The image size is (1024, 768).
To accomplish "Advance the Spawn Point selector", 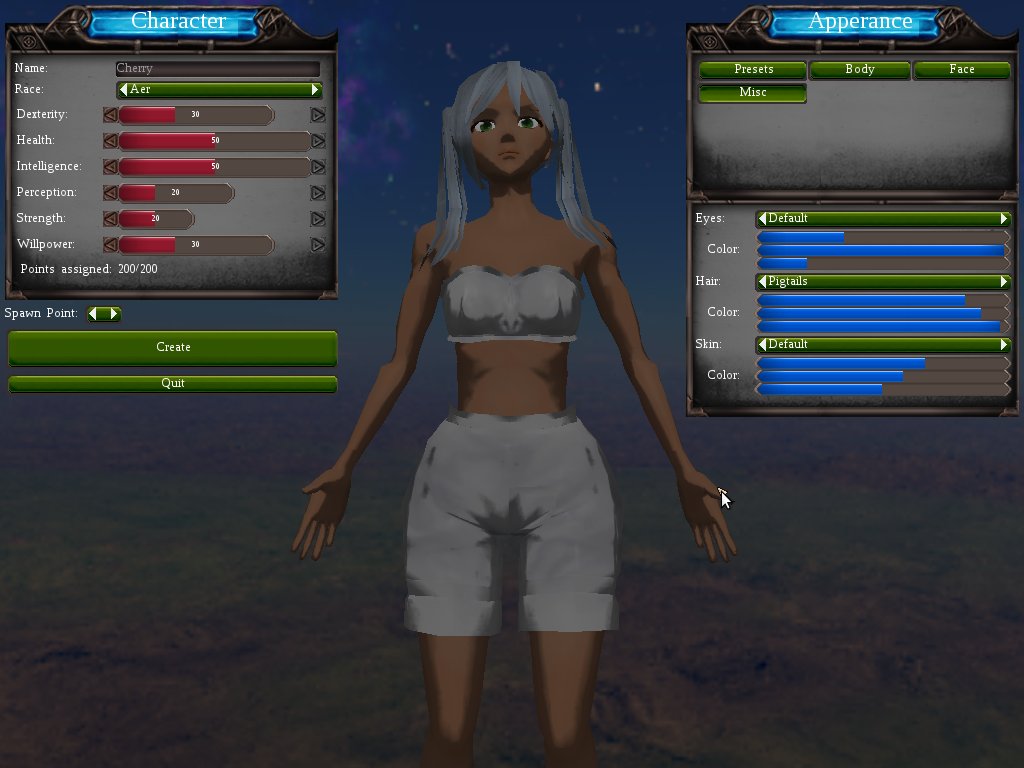I will [x=114, y=314].
